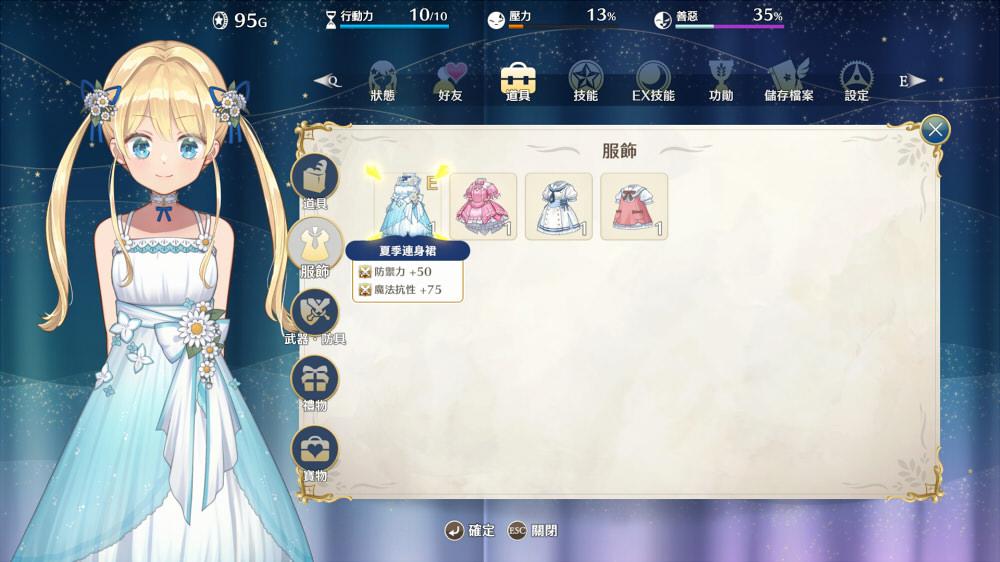Open the 儲存檔案 save file tab
This screenshot has width=1000, height=562.
788,80
